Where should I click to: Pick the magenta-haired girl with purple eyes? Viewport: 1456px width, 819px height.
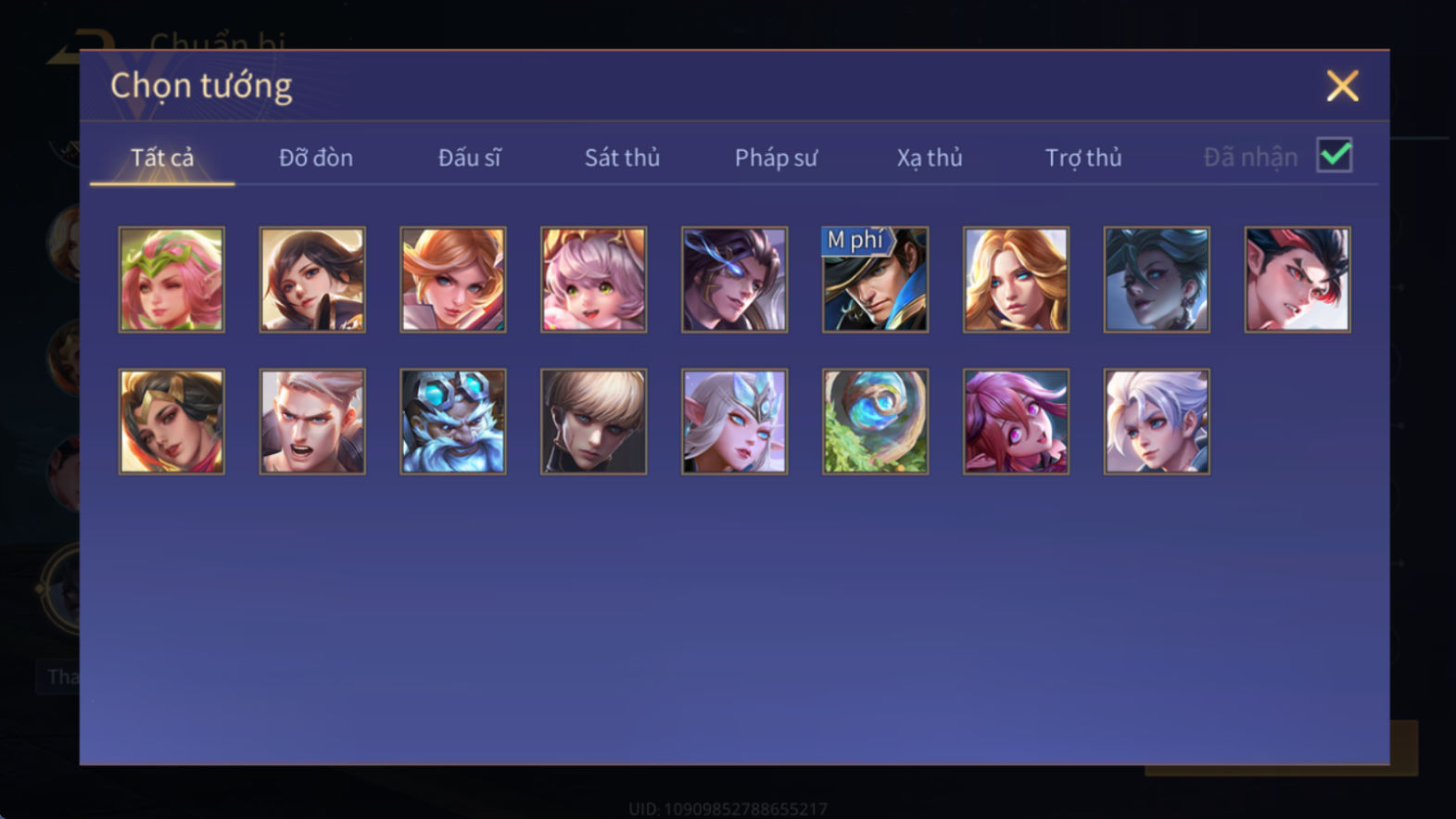pos(1016,422)
